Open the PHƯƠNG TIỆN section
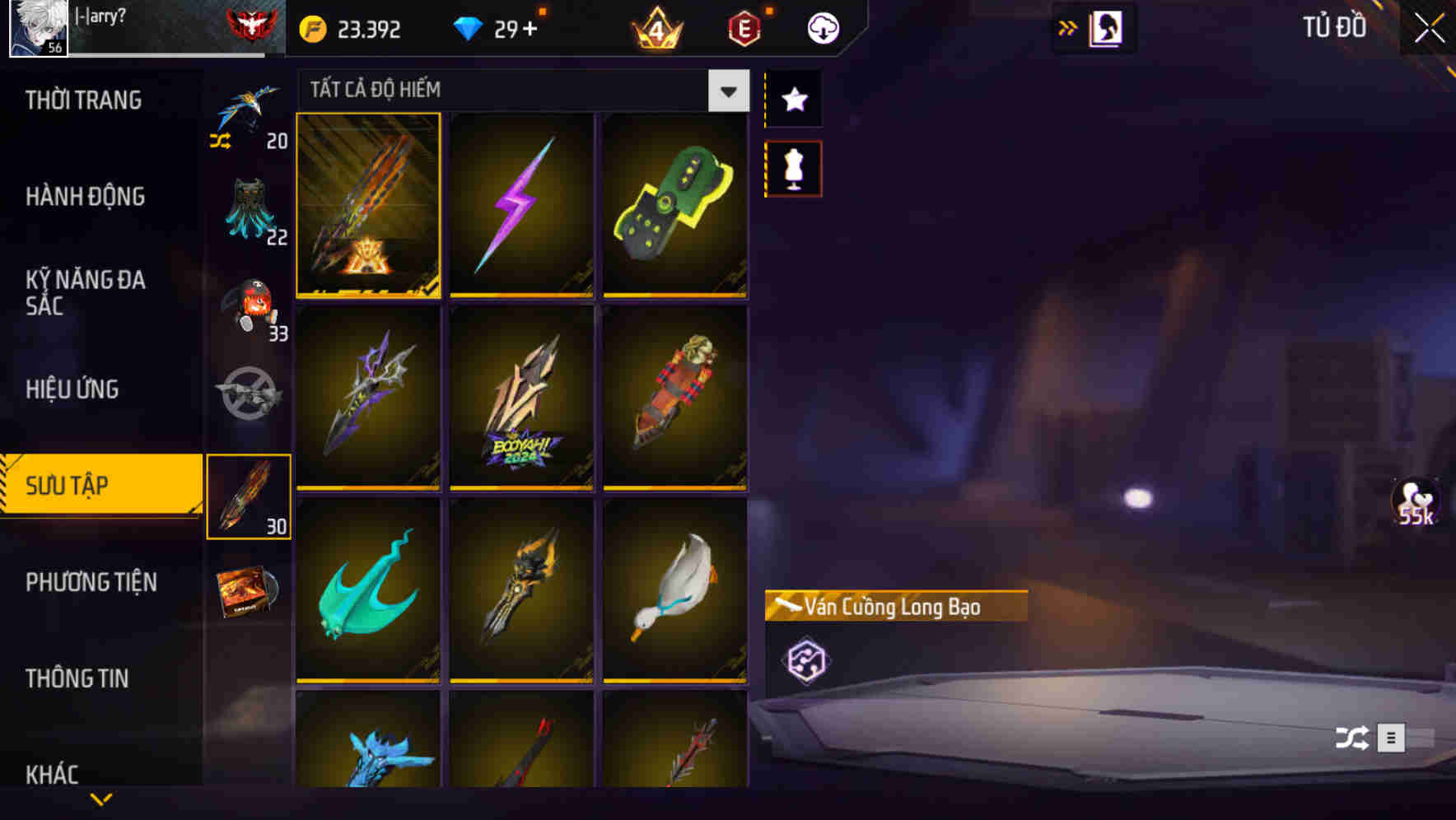Viewport: 1456px width, 820px height. click(91, 582)
